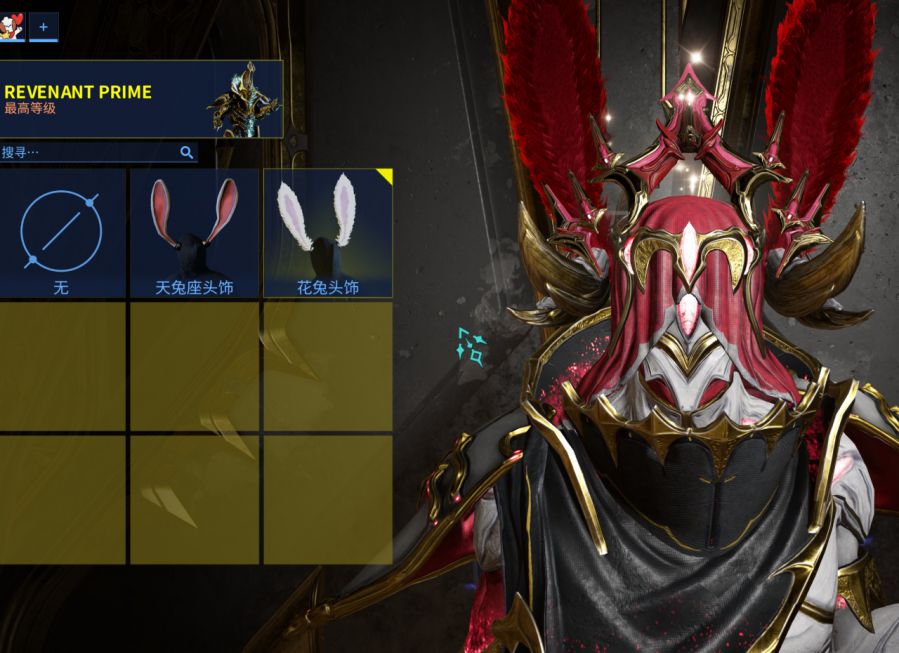Viewport: 899px width, 653px height.
Task: Open the player avatar icon
Action: (12, 27)
